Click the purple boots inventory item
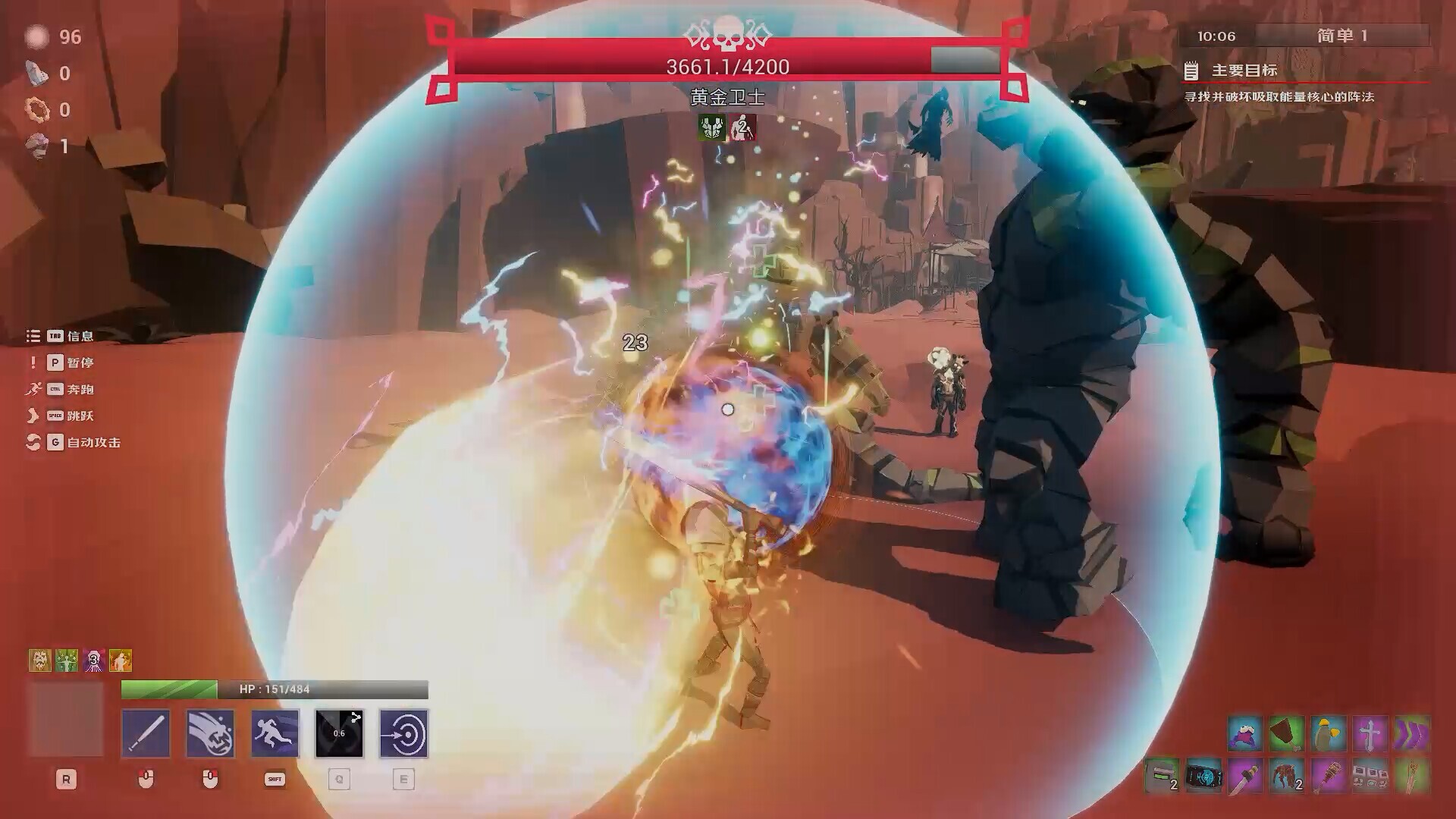This screenshot has height=819, width=1456. pos(1412,733)
